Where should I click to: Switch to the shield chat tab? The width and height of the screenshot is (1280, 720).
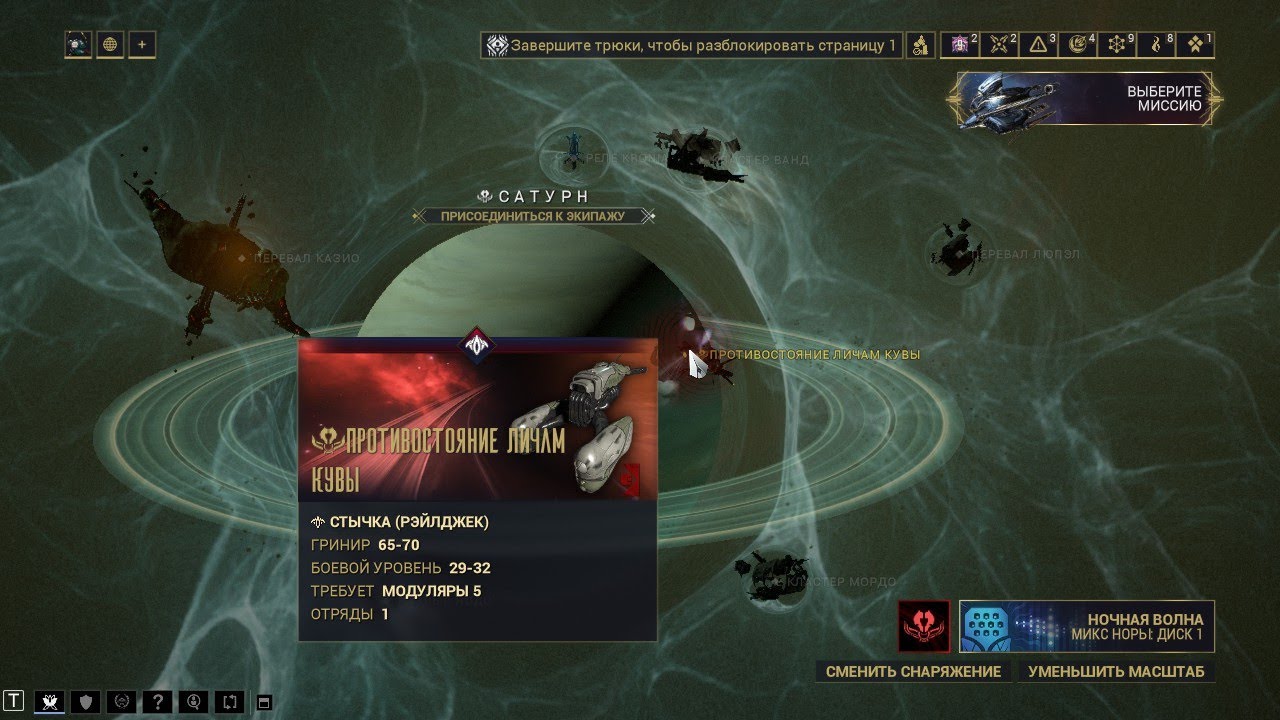click(x=86, y=701)
